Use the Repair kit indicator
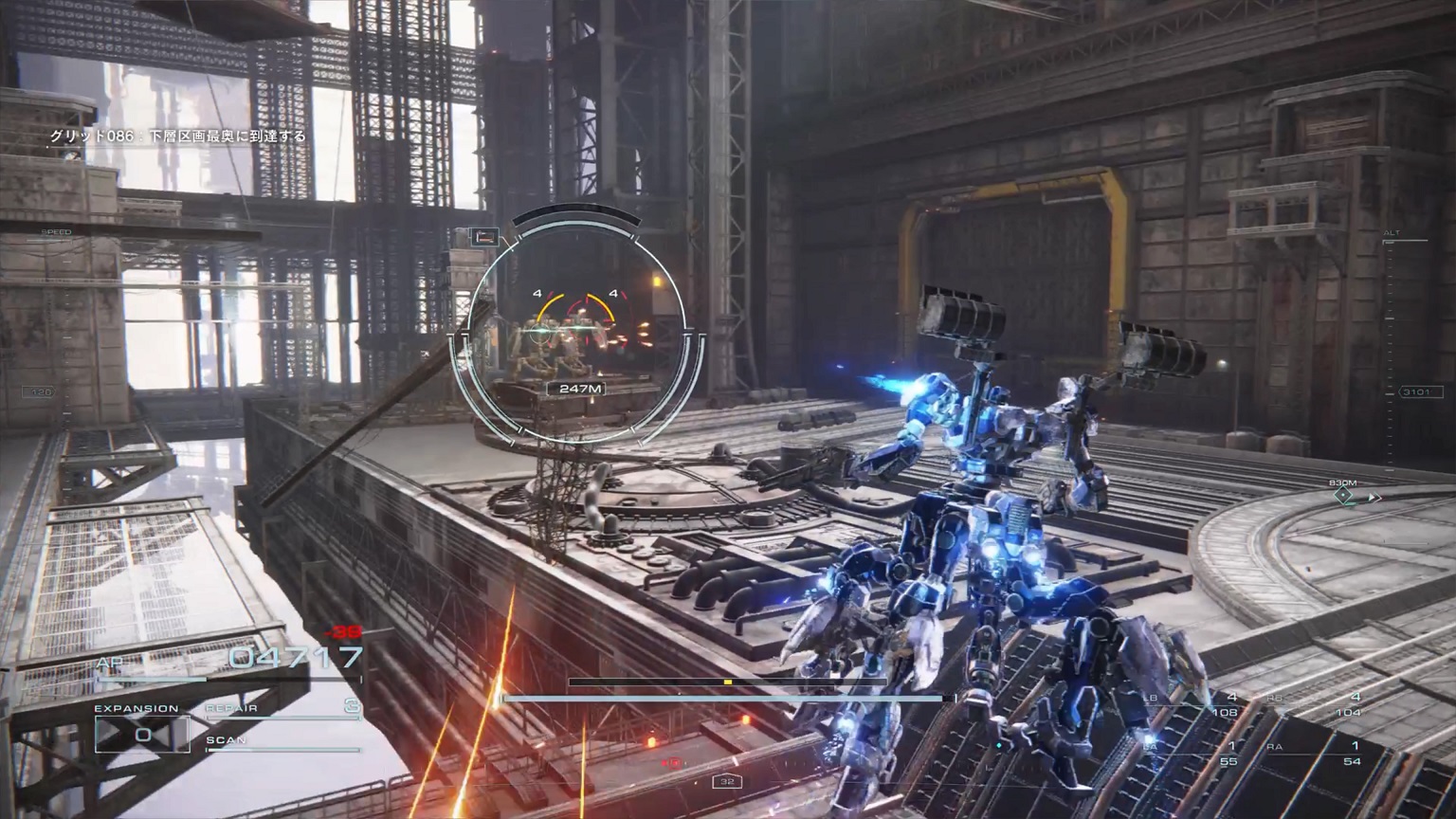The width and height of the screenshot is (1456, 819). [x=283, y=707]
